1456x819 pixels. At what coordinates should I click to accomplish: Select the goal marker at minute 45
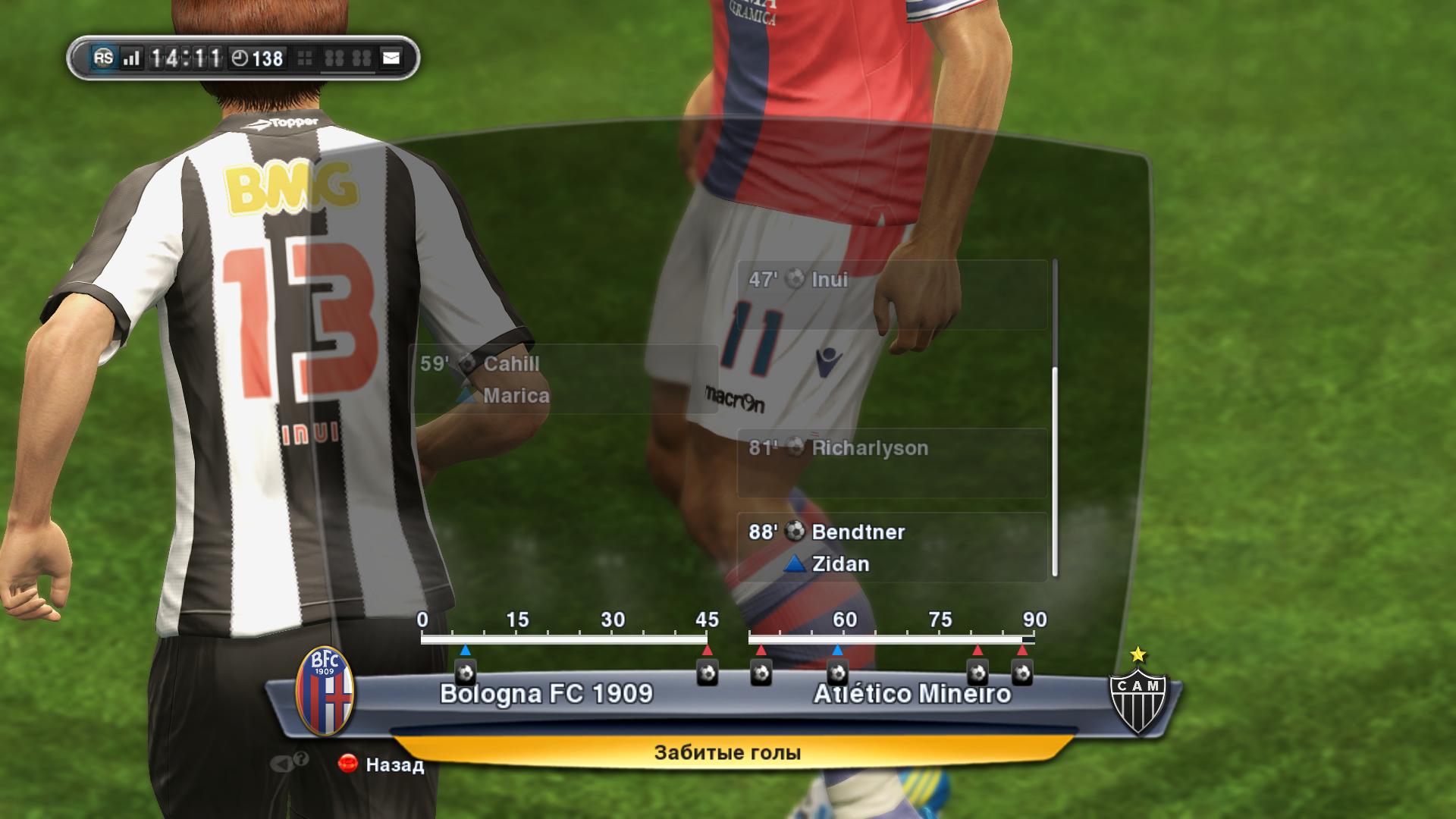[708, 672]
